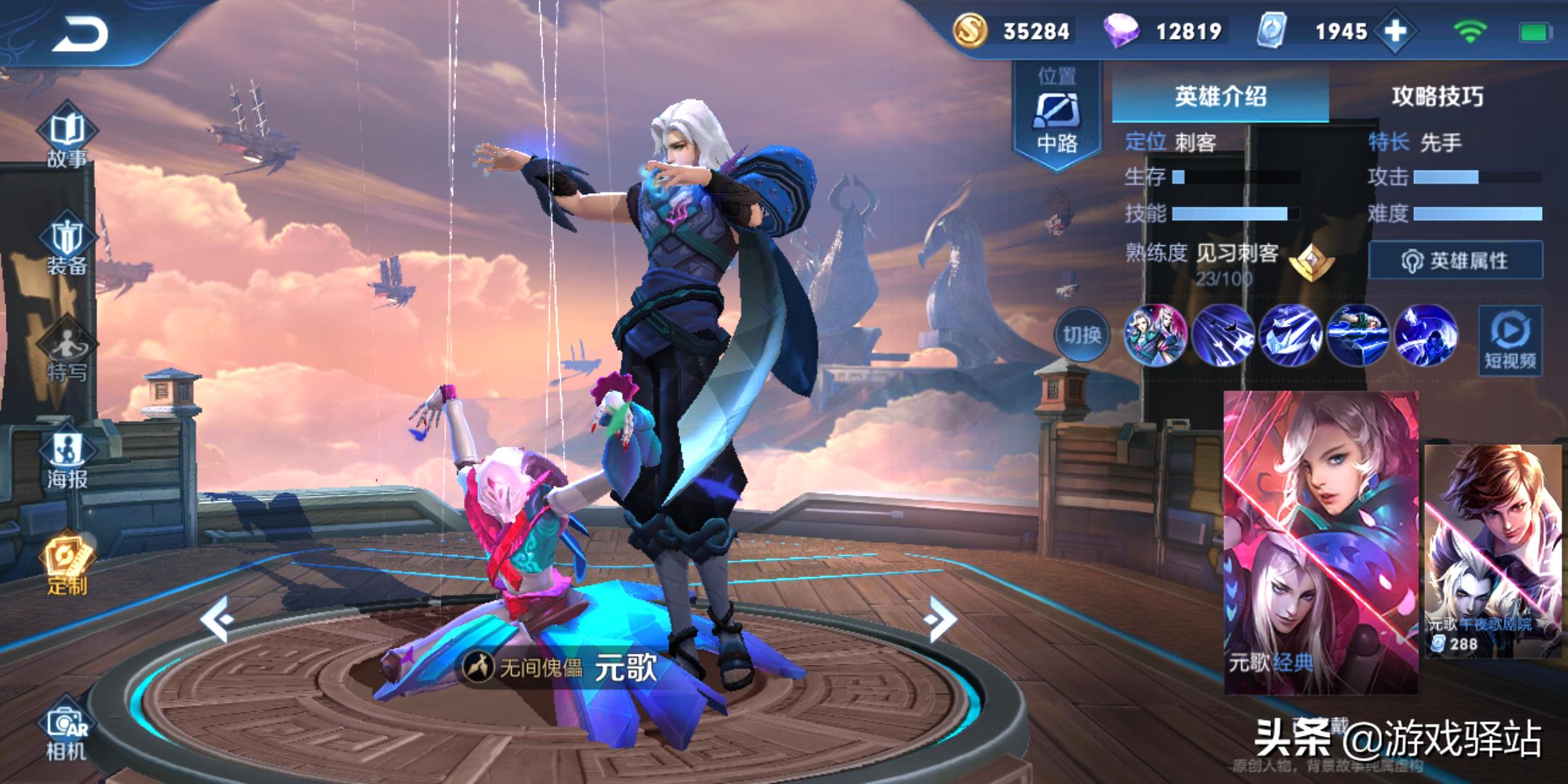Screen dimensions: 1568x784
Task: Show the previous hero with left arrow
Action: [216, 618]
